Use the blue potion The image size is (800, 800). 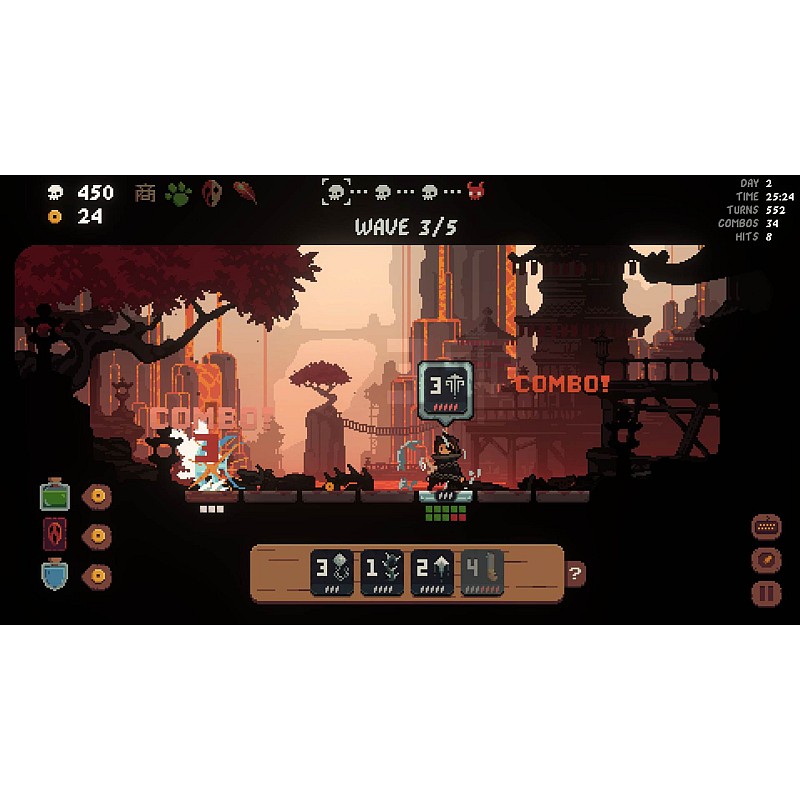coord(55,575)
